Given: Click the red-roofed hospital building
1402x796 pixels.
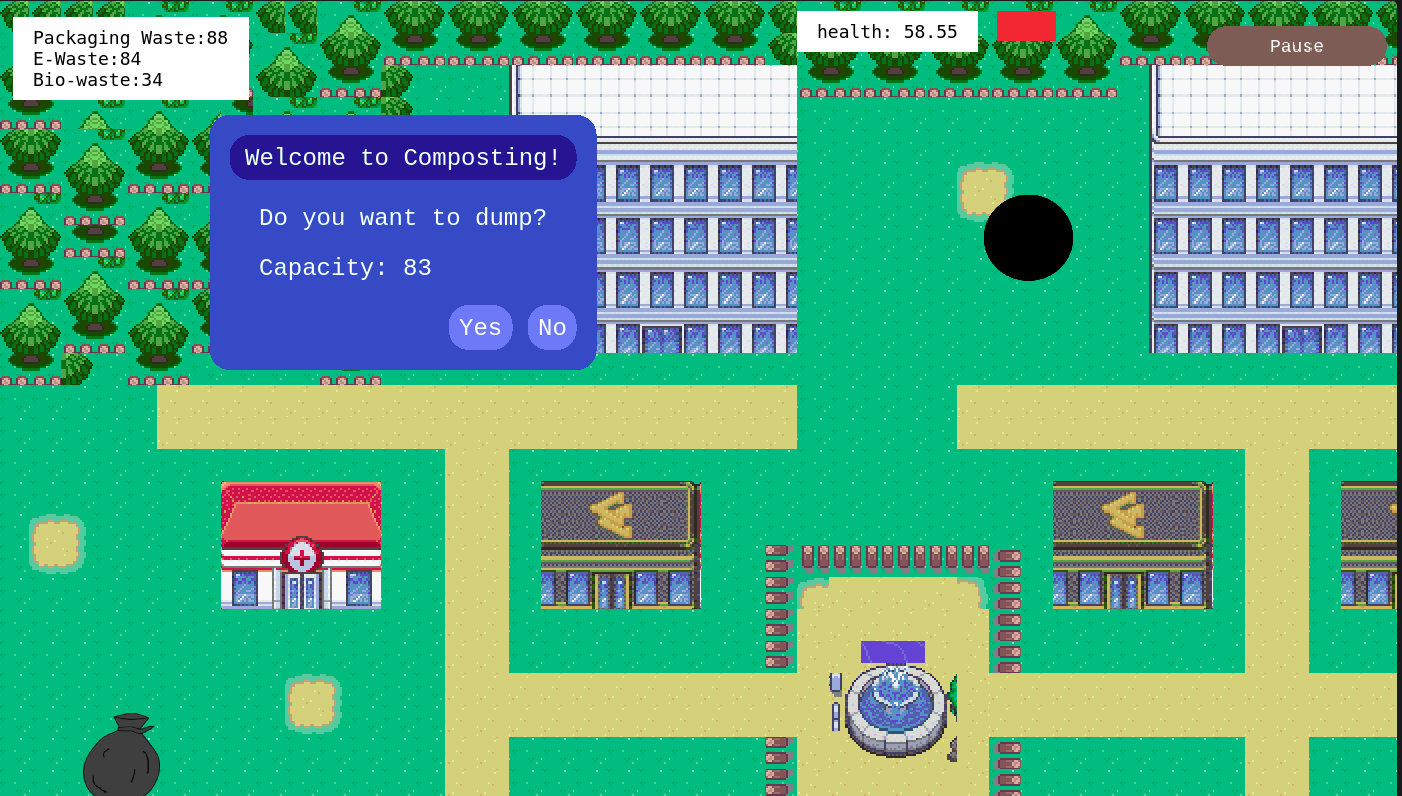Looking at the screenshot, I should (x=300, y=545).
